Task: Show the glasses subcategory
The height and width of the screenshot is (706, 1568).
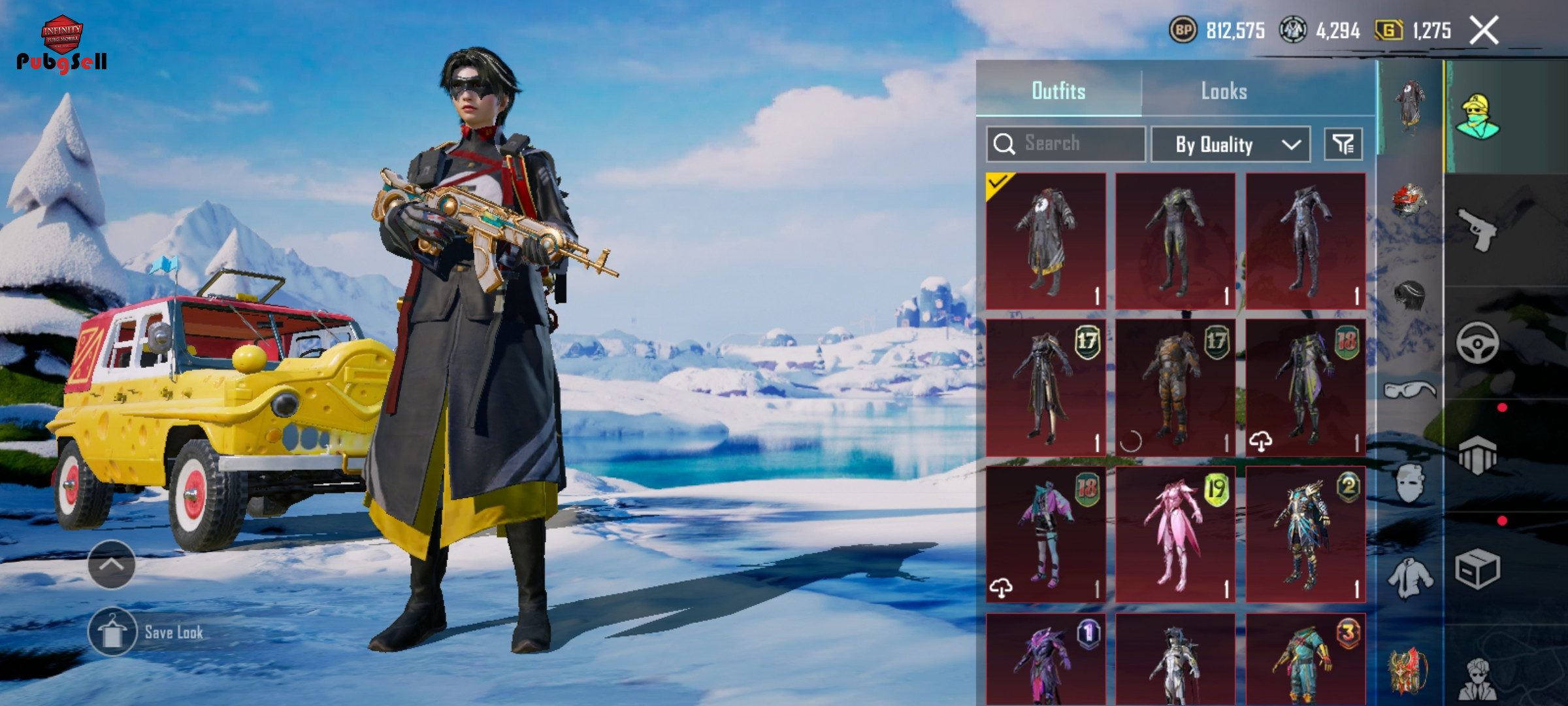Action: (x=1409, y=390)
